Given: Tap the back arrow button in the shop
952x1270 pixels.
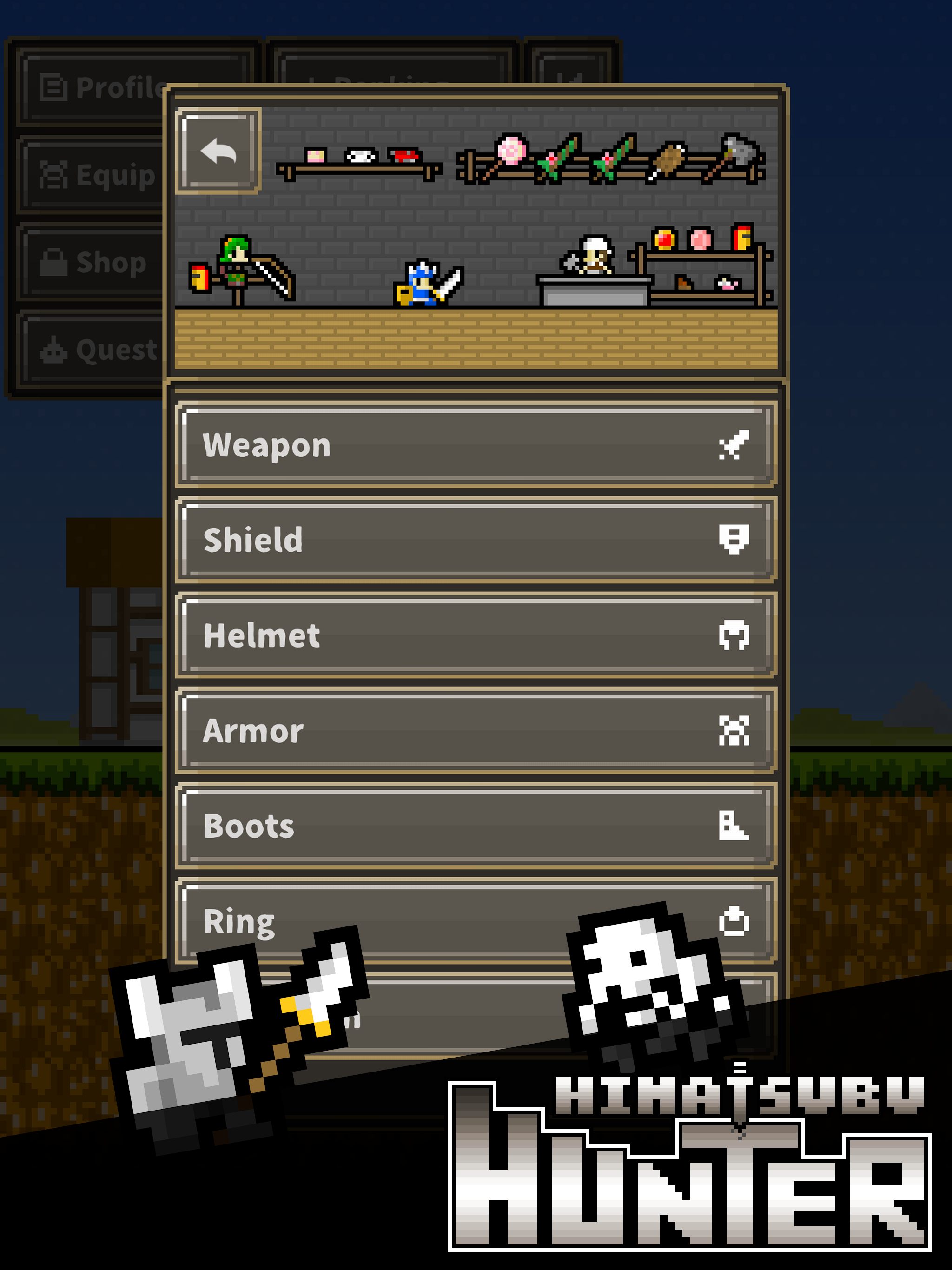Looking at the screenshot, I should [217, 152].
